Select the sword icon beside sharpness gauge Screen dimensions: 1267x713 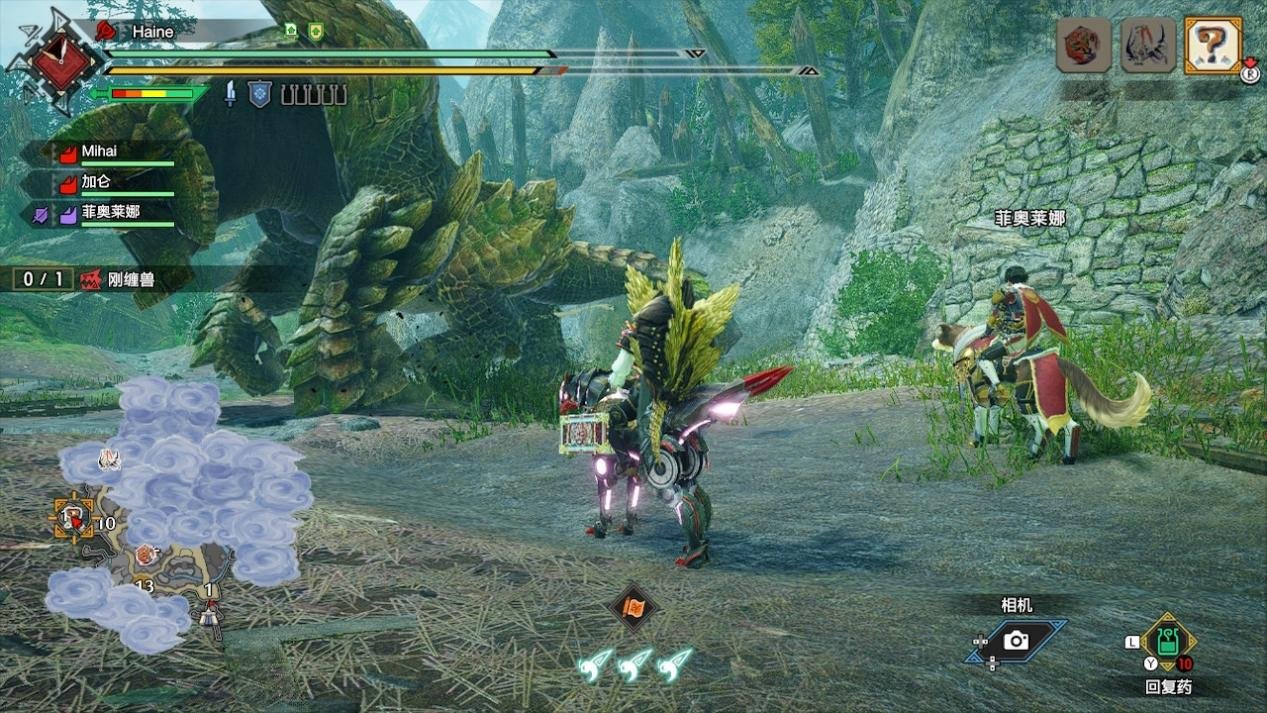230,94
